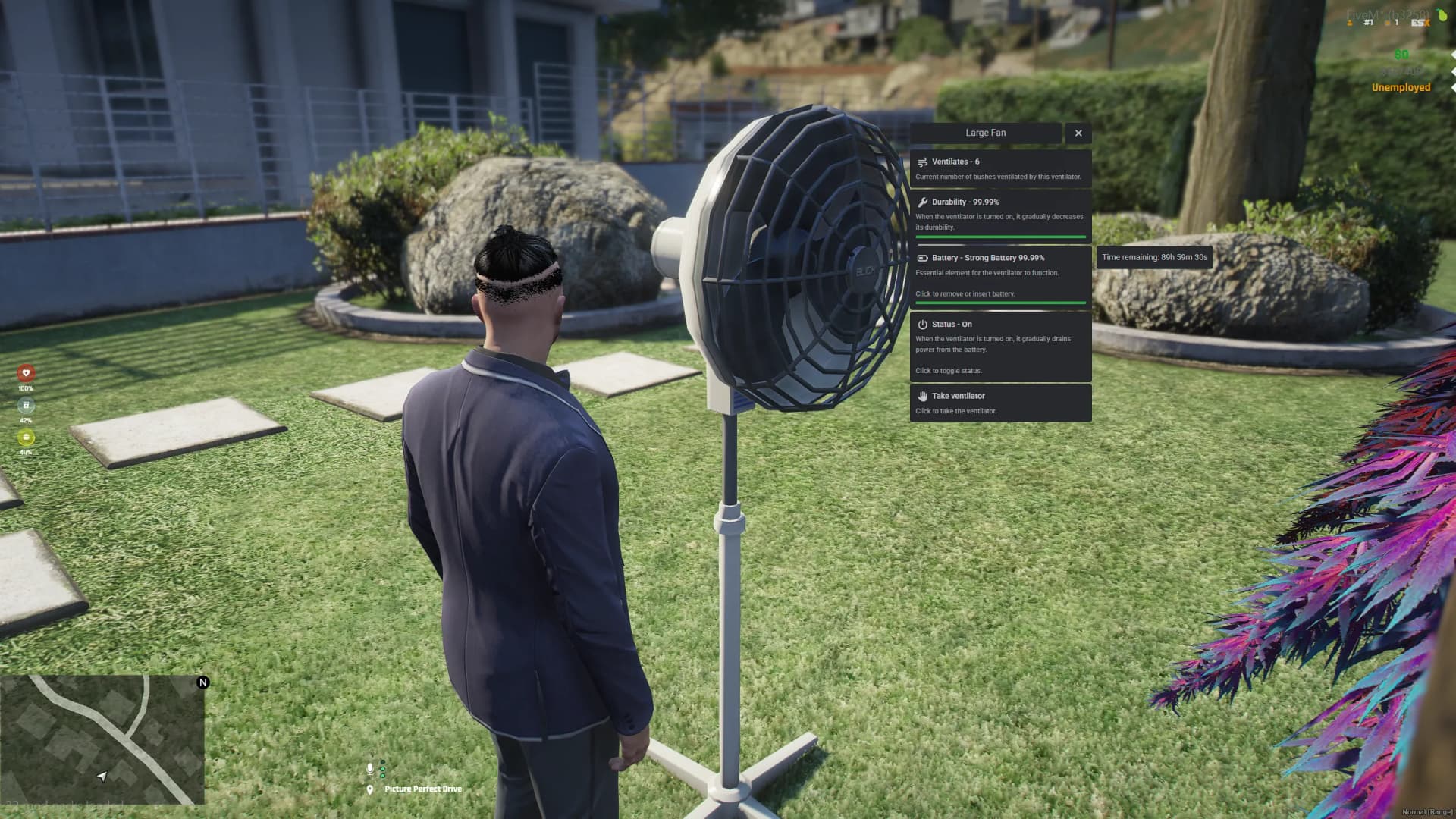Remove the Strong Battery from the fan

click(x=999, y=275)
